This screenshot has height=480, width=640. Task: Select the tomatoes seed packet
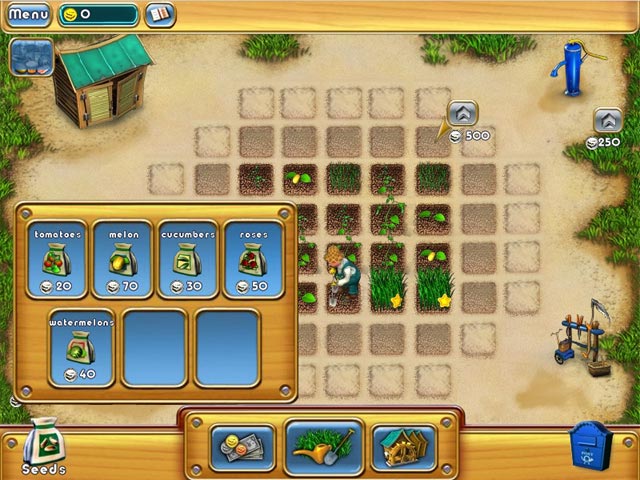click(x=56, y=258)
